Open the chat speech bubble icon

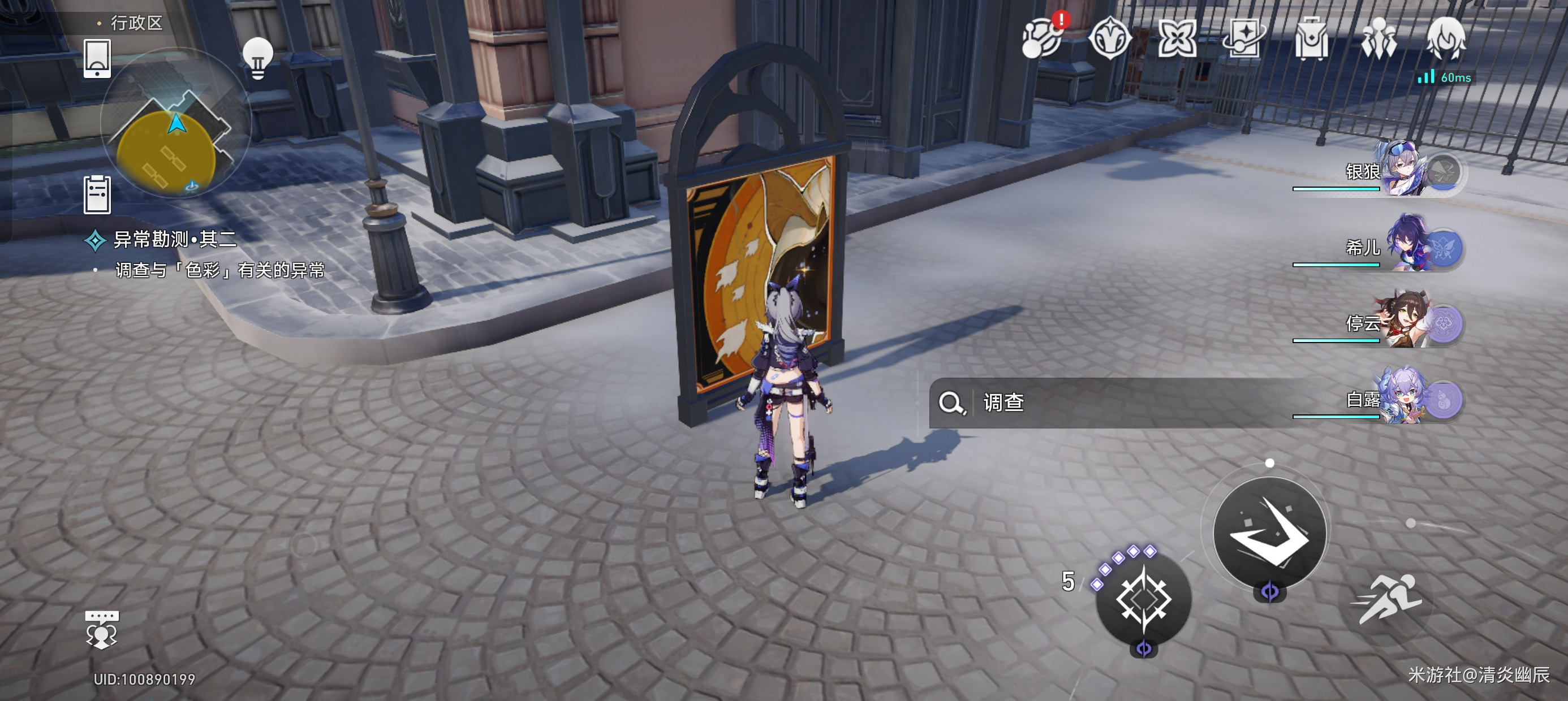click(x=101, y=629)
